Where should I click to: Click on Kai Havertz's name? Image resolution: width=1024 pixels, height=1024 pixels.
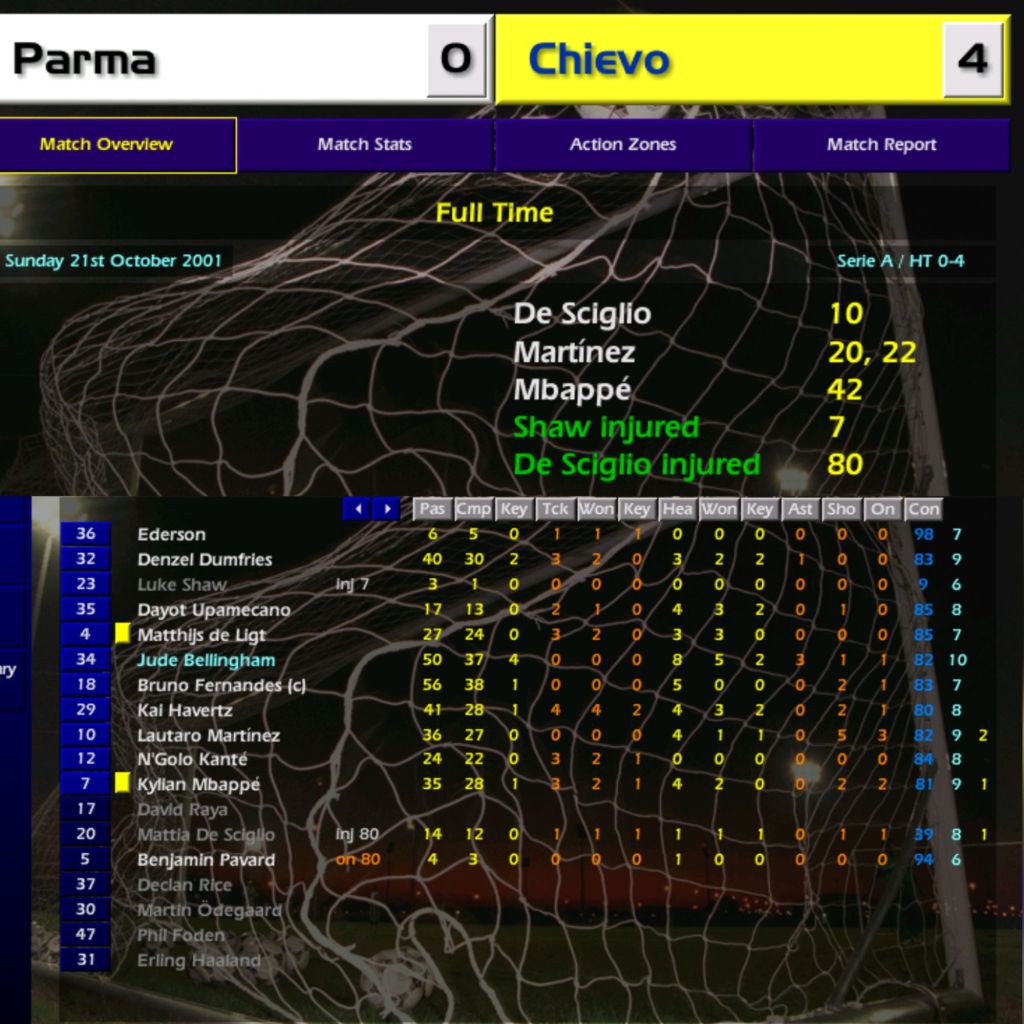click(185, 710)
